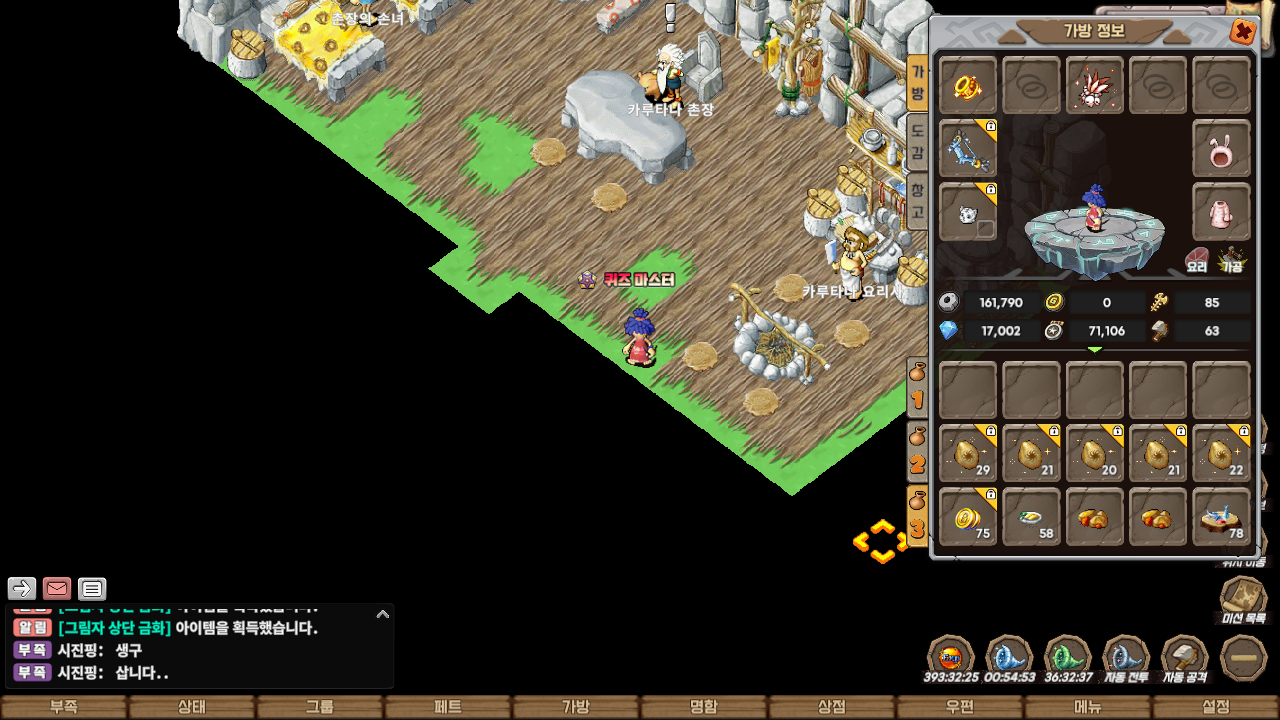This screenshot has width=1280, height=720.
Task: Expand the chat log with arrow
Action: pos(383,614)
